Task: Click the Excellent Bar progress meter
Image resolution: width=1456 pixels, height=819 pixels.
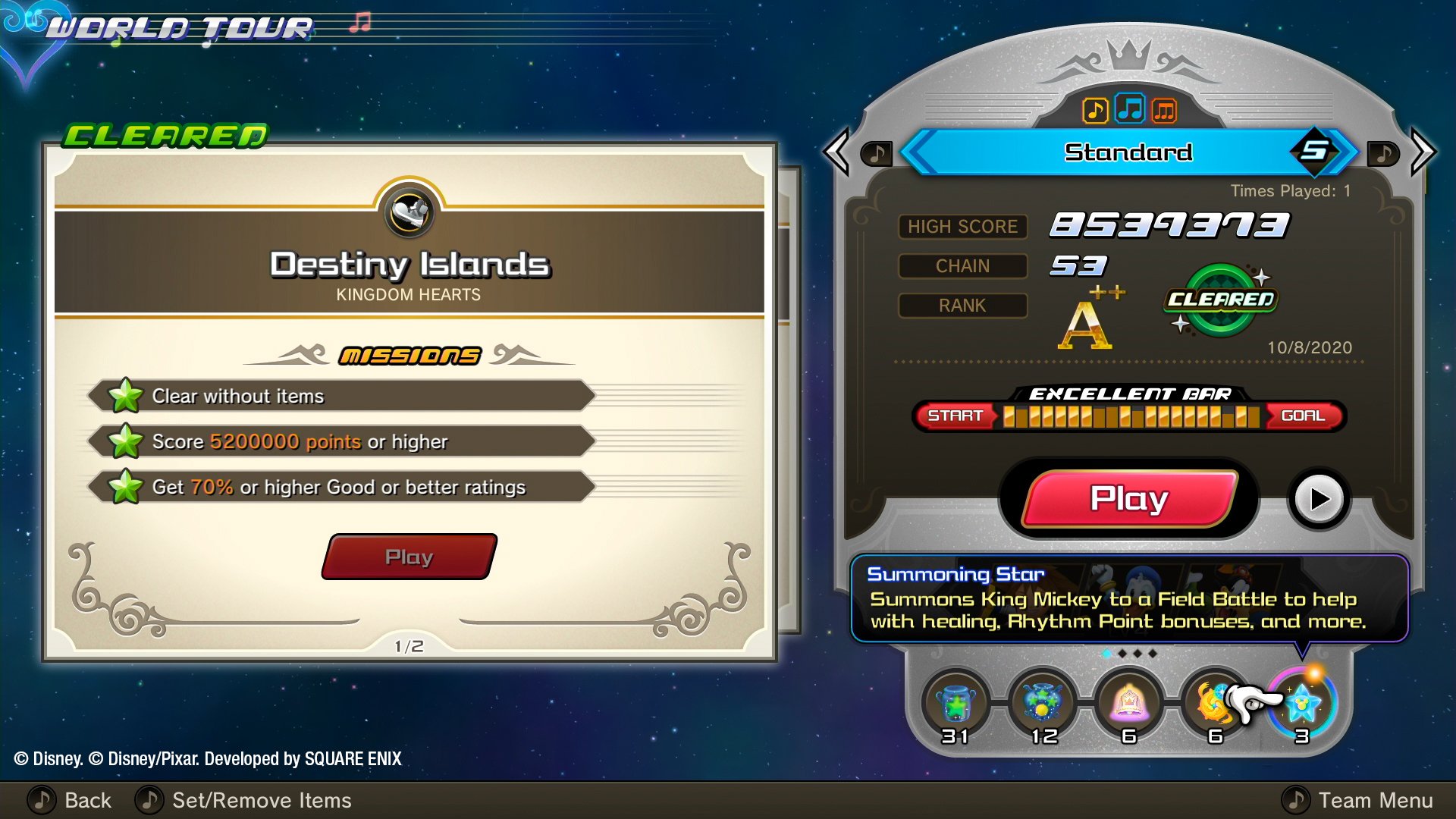Action: (1130, 416)
